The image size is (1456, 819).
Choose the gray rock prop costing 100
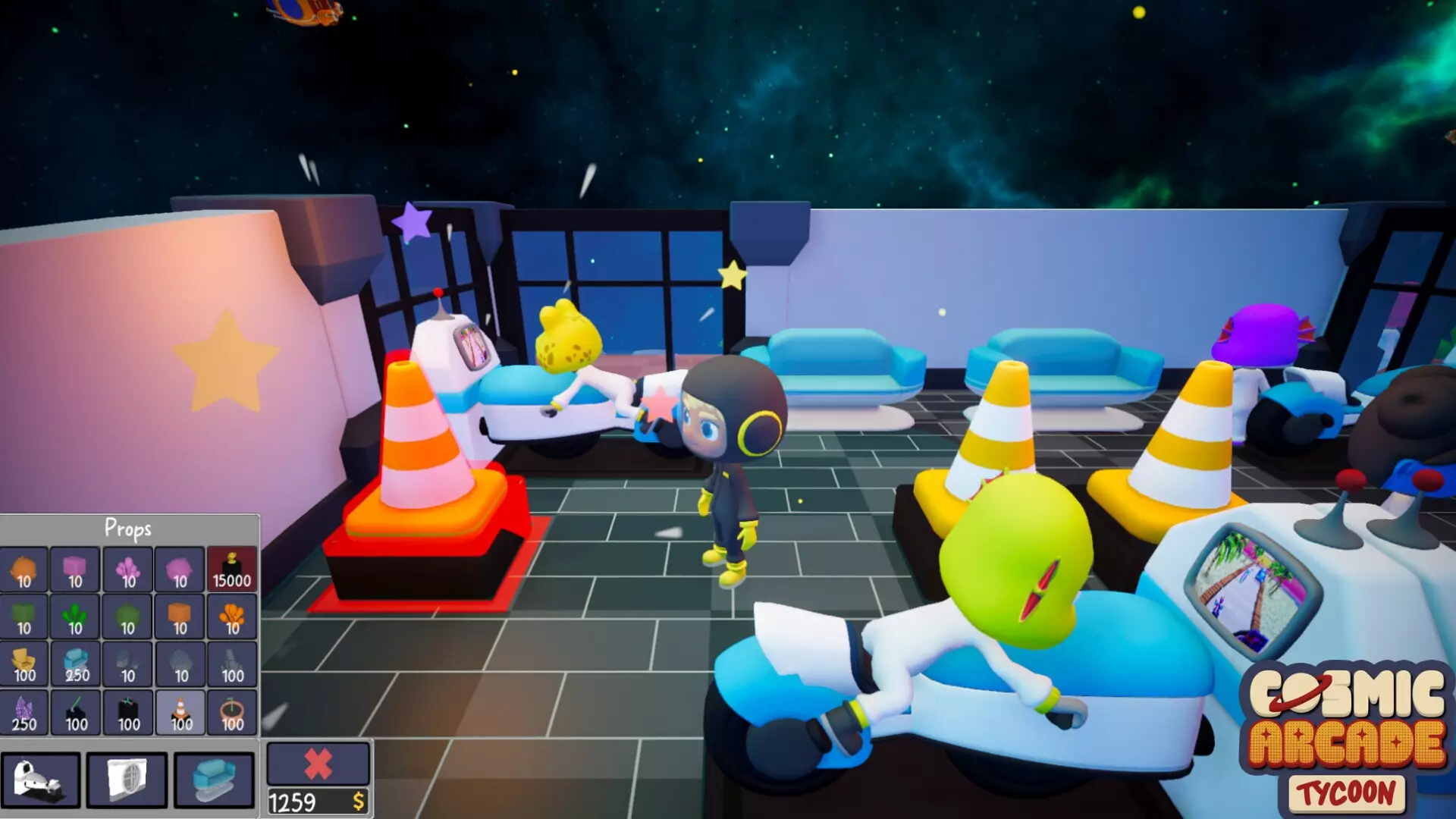coord(231,666)
